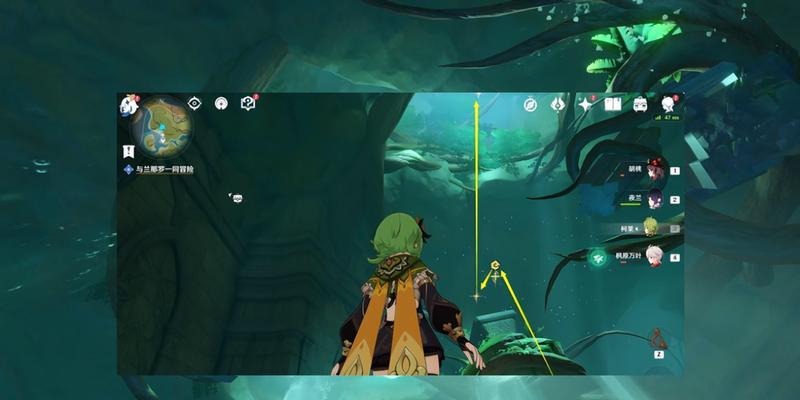Switch to party member 胡桃
The width and height of the screenshot is (800, 400).
point(654,170)
